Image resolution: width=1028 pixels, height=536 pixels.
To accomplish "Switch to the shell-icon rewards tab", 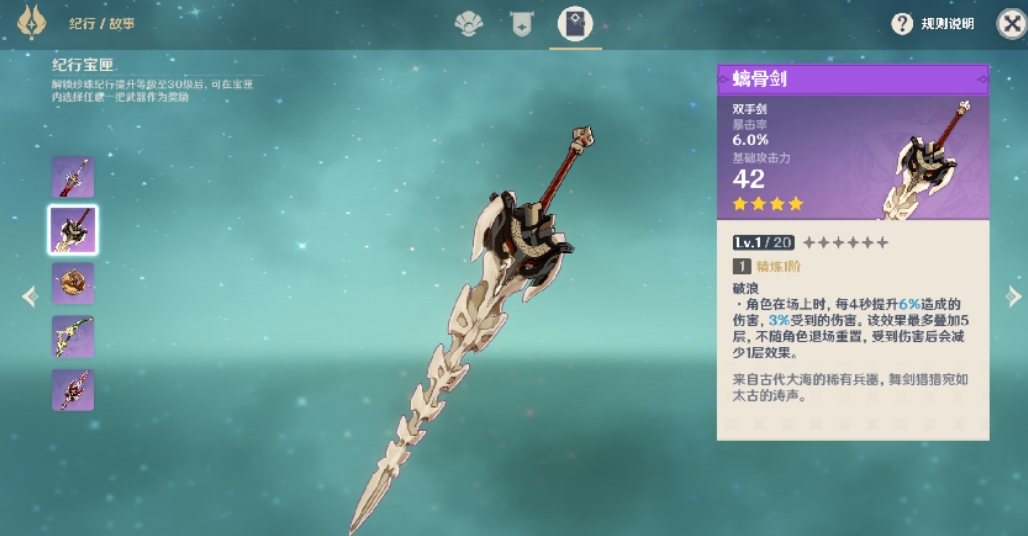I will coord(469,24).
